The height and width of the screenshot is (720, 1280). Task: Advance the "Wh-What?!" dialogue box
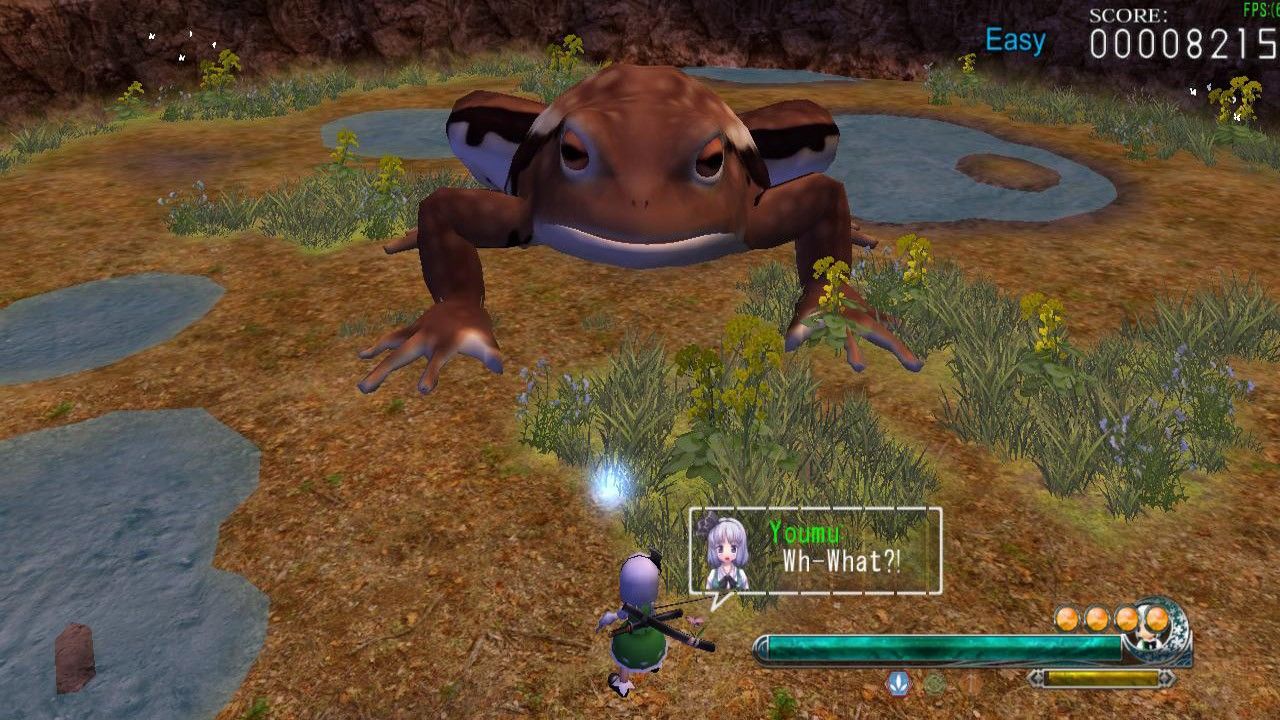[x=815, y=551]
